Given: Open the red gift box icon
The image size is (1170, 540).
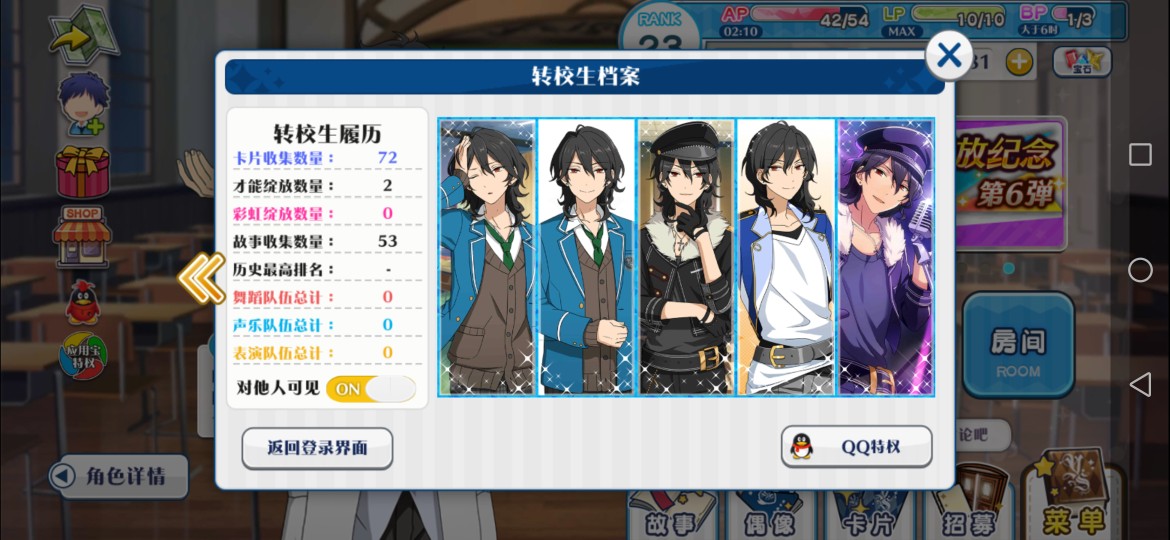Looking at the screenshot, I should click(83, 170).
